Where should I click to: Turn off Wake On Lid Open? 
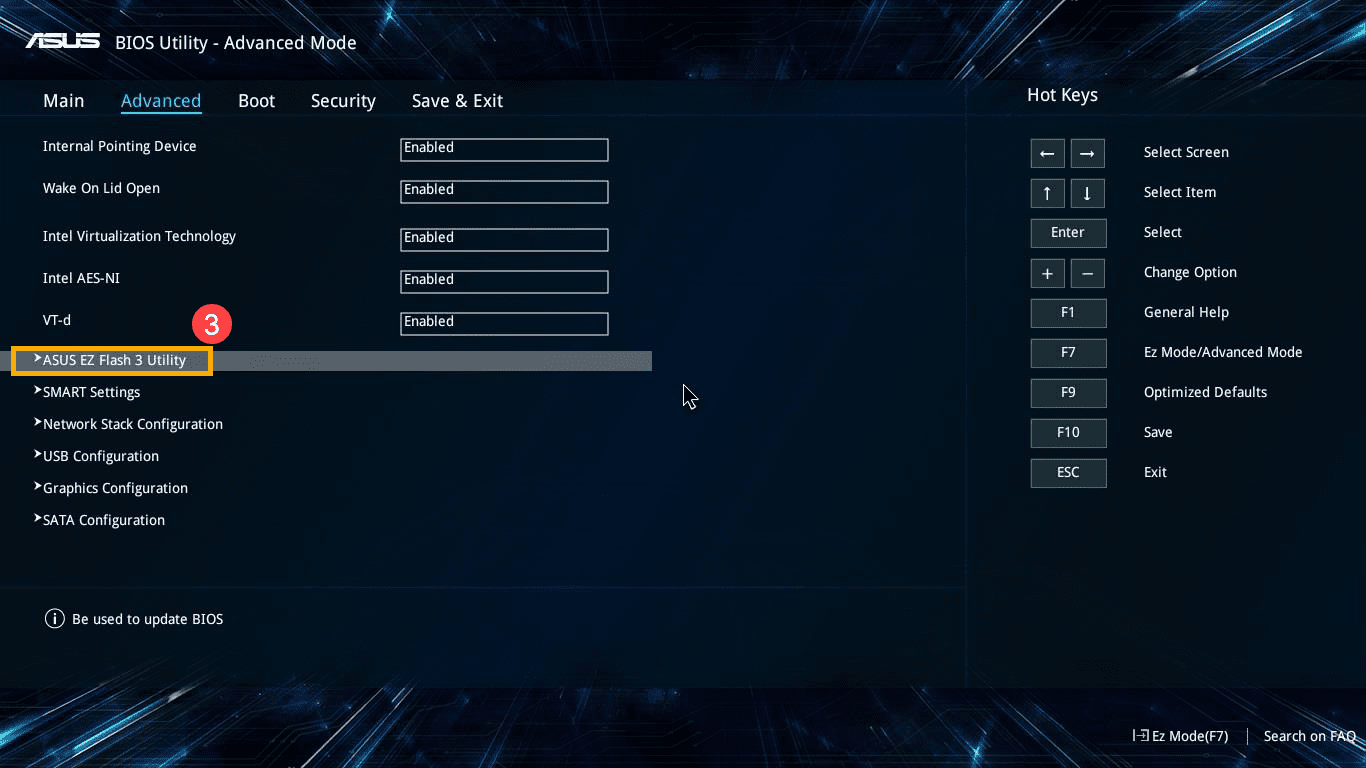point(503,191)
